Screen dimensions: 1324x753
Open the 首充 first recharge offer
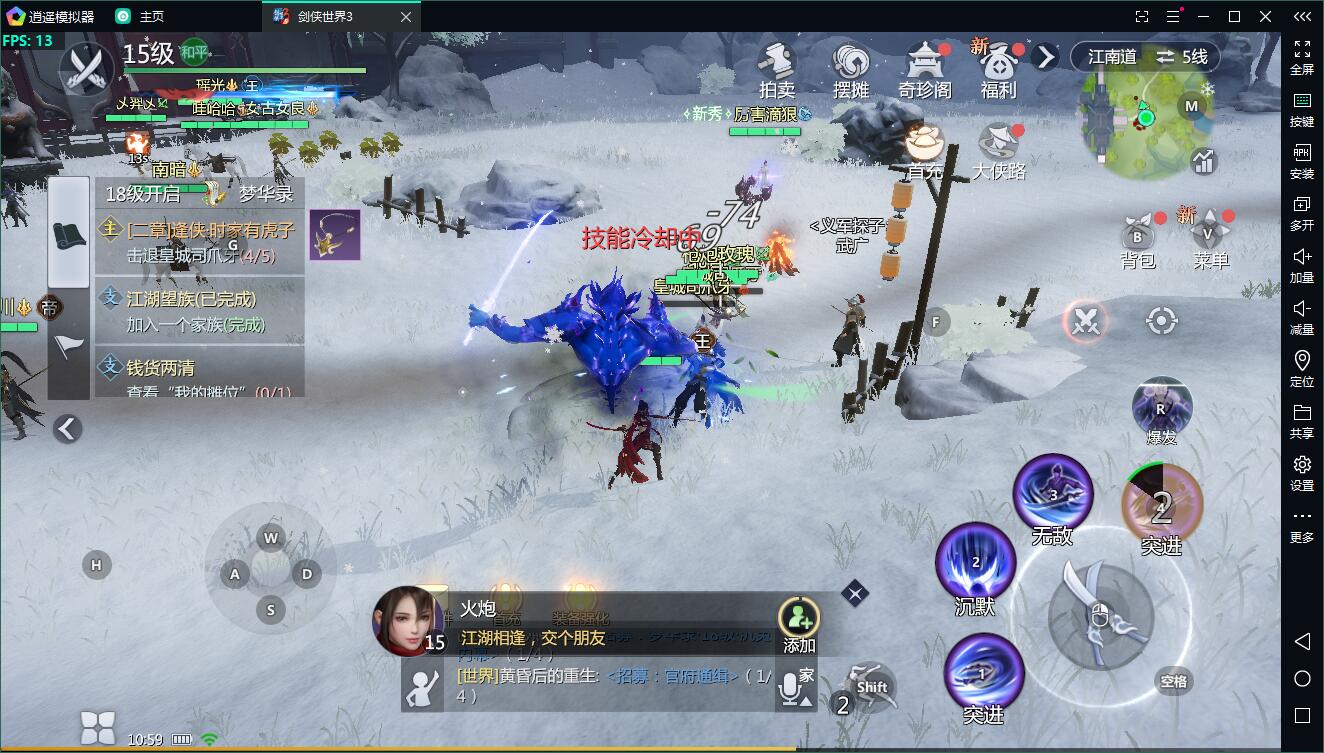click(x=925, y=150)
